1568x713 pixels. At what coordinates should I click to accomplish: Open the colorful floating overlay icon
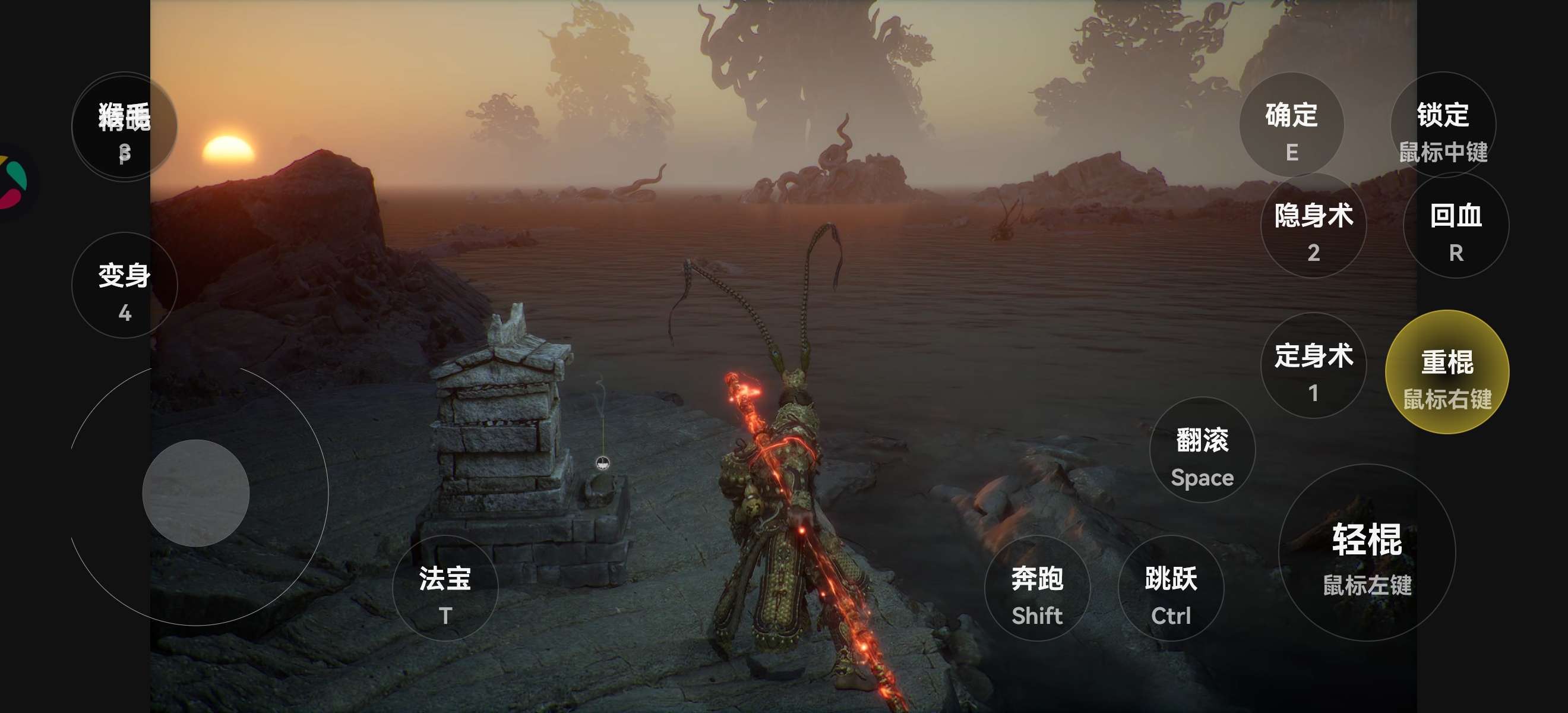(x=14, y=181)
